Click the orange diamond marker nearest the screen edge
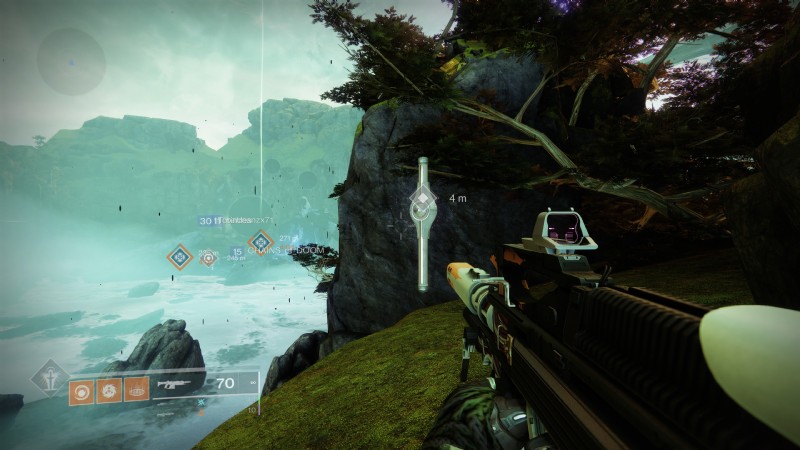 (x=180, y=257)
